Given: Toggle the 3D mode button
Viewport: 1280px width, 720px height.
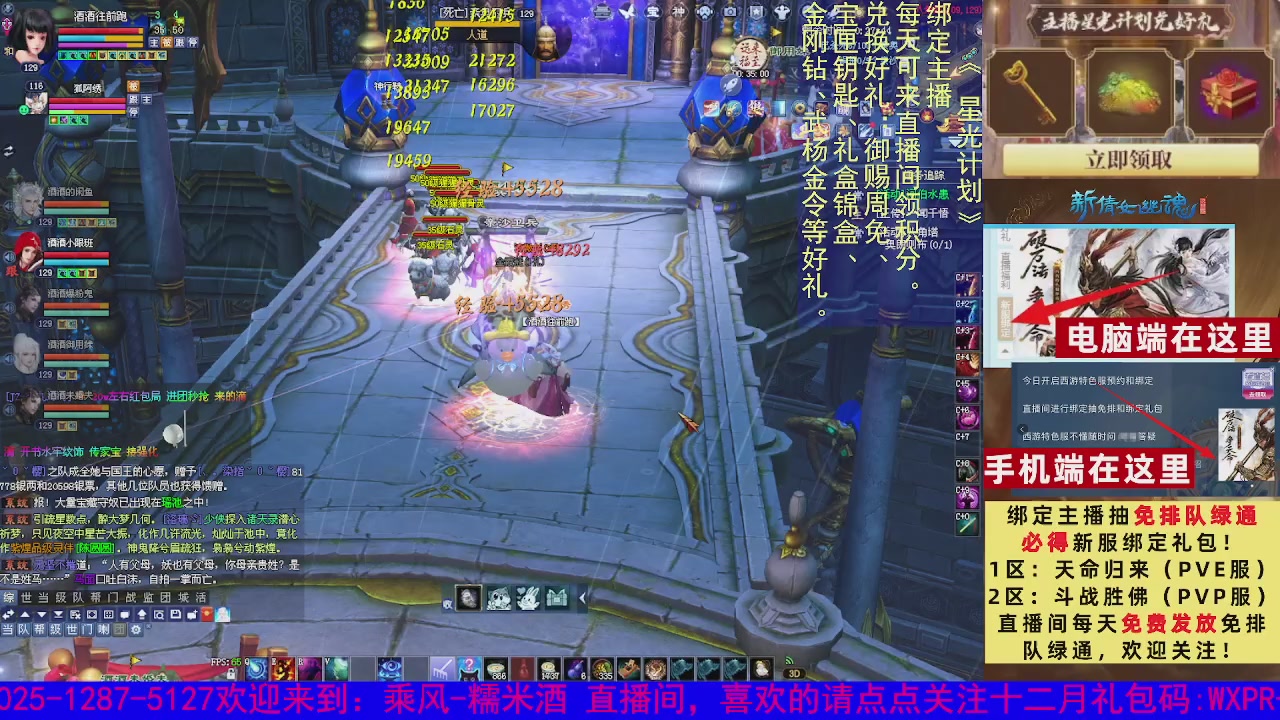Looking at the screenshot, I should pos(793,673).
